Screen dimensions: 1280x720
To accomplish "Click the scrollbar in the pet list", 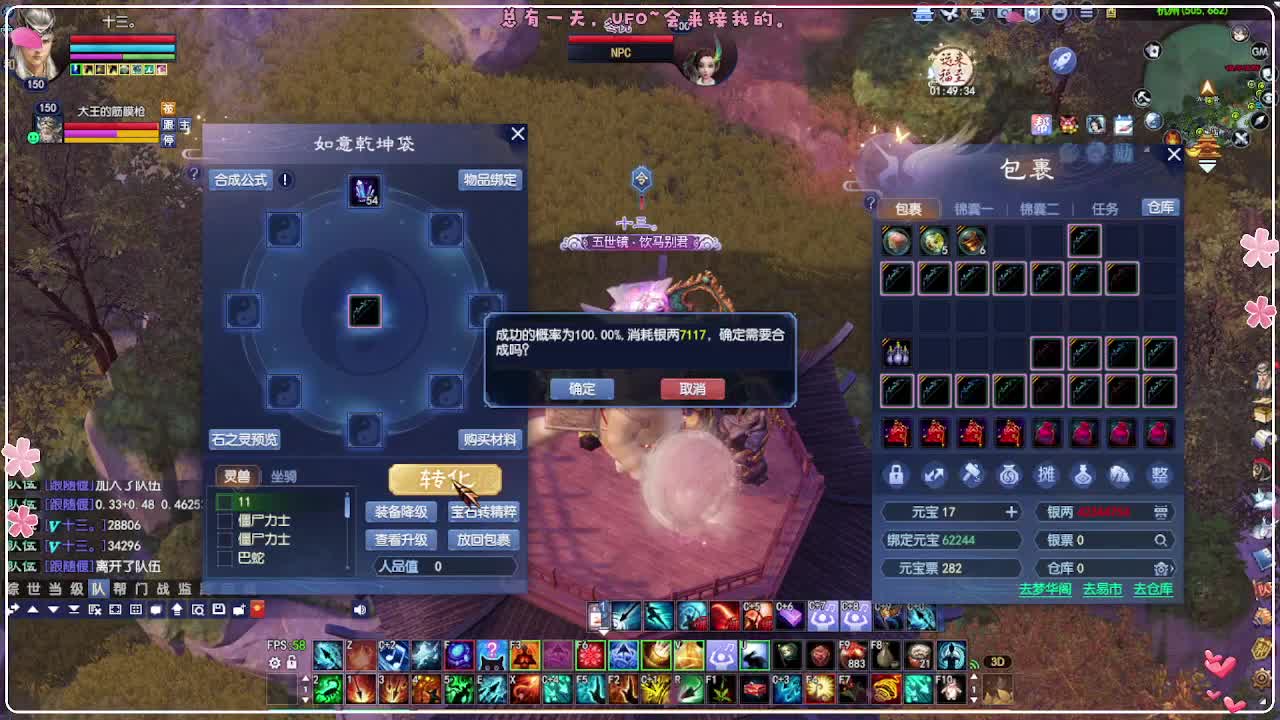I will point(346,505).
